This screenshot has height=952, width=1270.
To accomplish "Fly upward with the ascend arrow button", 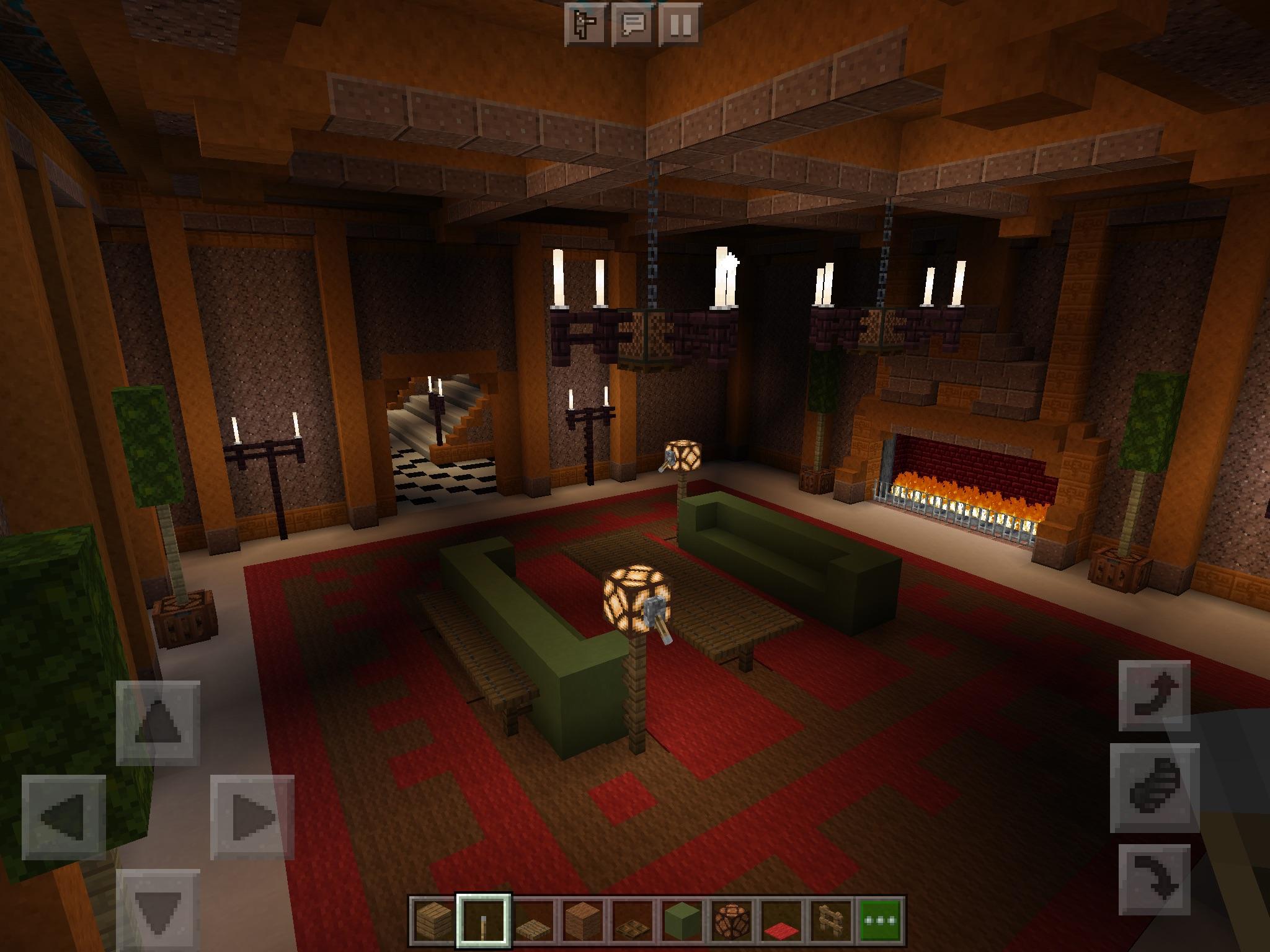I will [1155, 695].
